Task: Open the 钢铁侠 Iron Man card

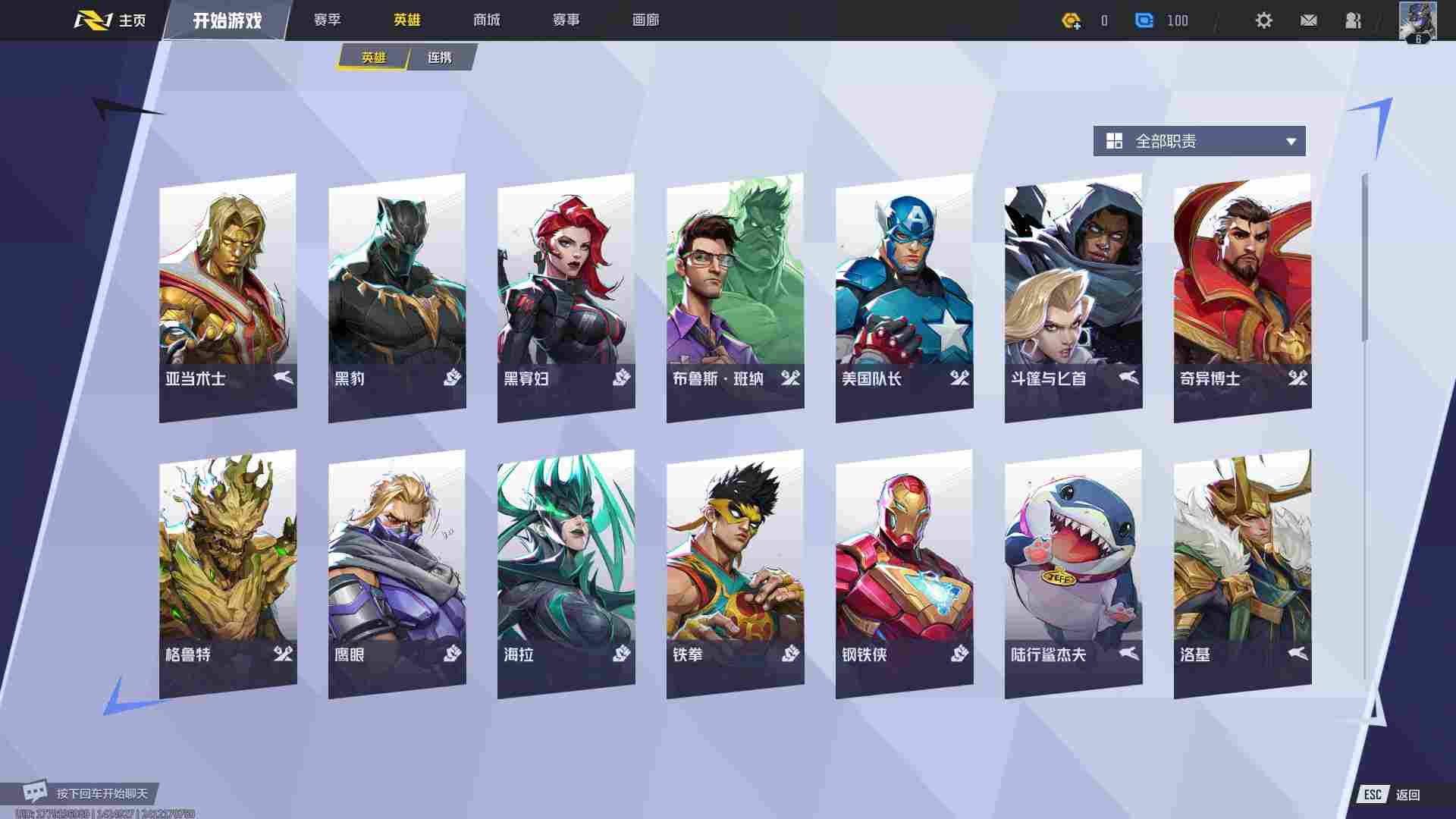Action: (904, 573)
